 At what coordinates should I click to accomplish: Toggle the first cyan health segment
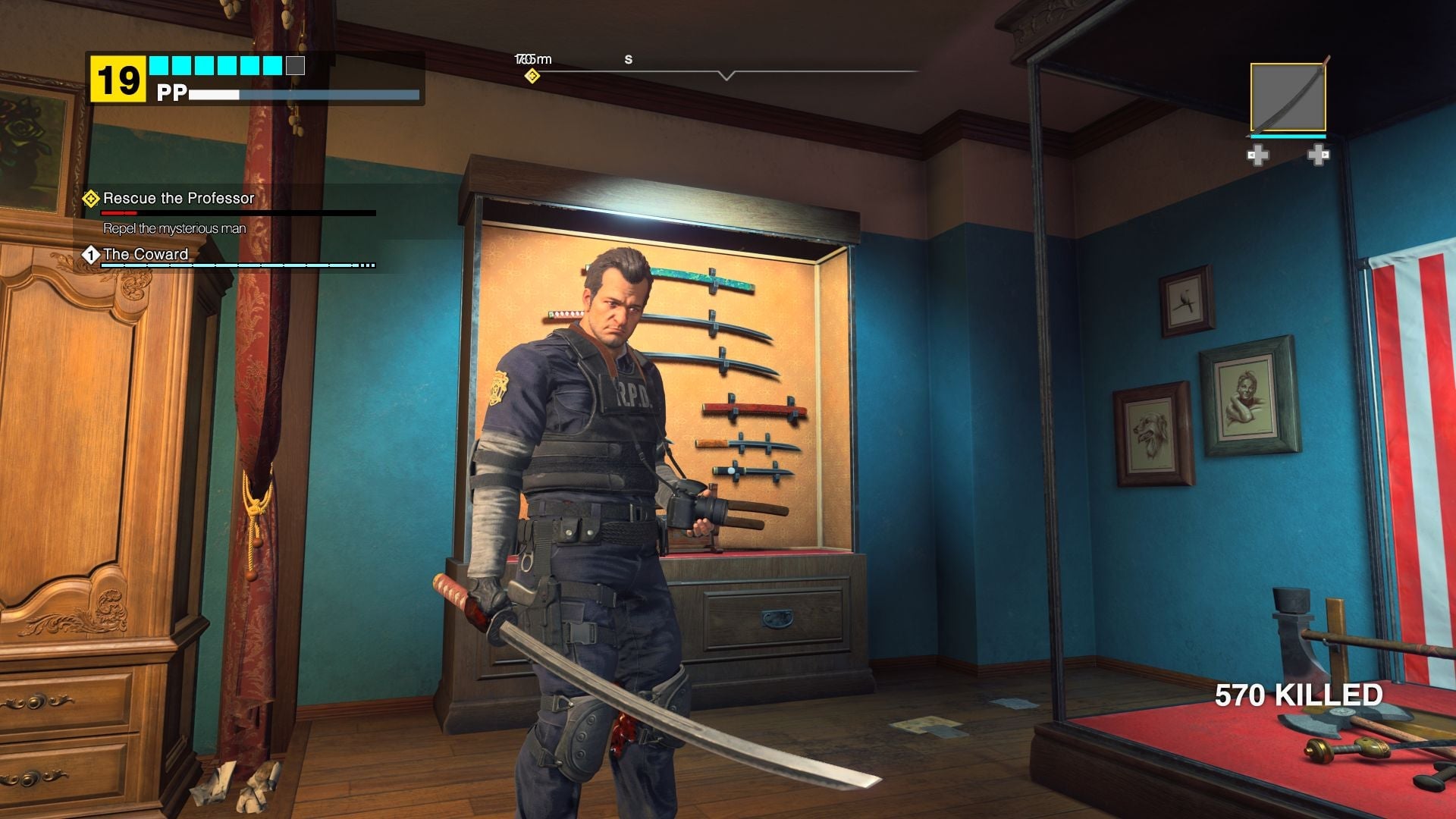158,66
